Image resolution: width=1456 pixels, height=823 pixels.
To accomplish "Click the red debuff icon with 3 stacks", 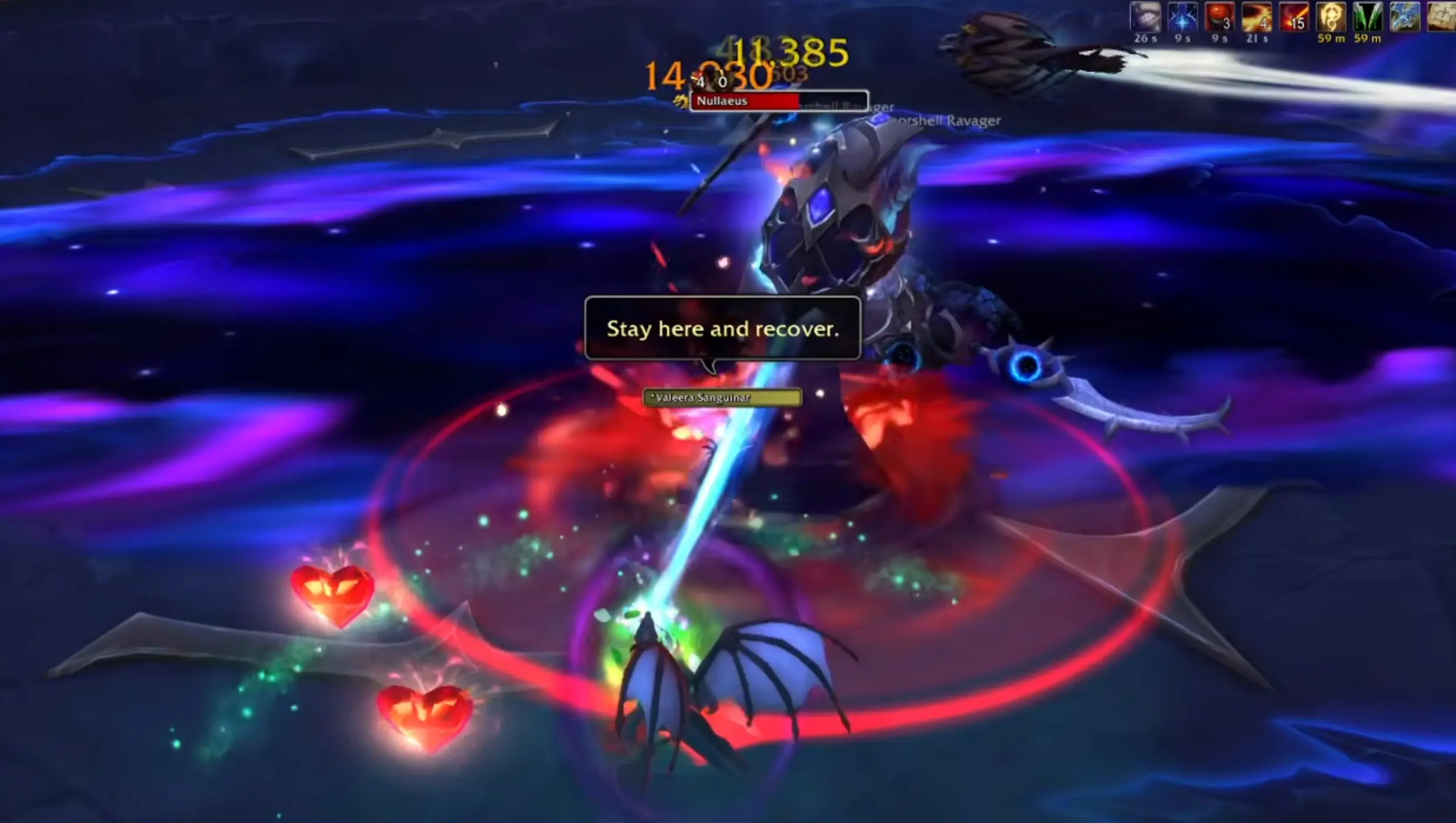I will point(1220,18).
